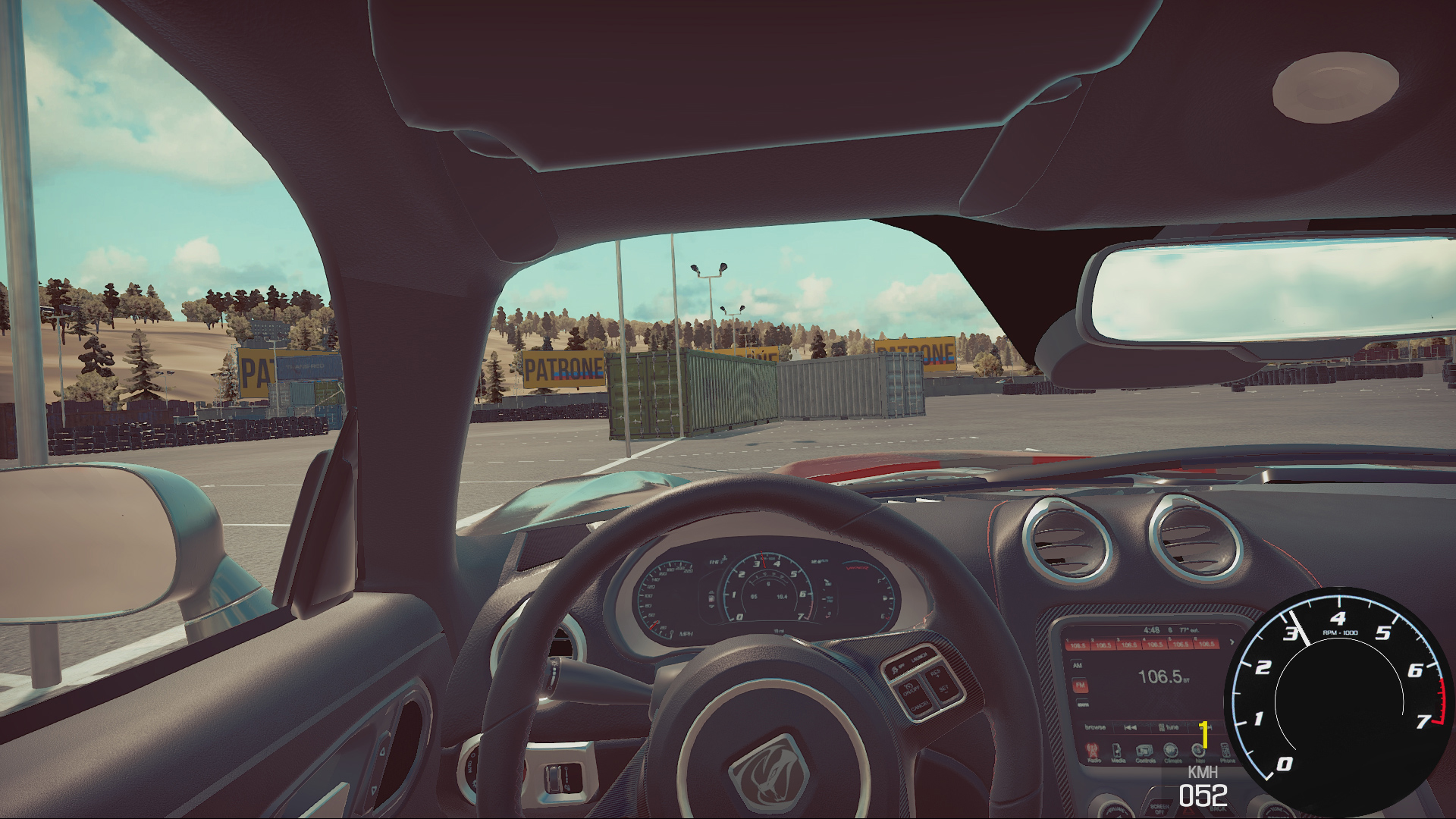Image resolution: width=1456 pixels, height=819 pixels.
Task: Tap the seek-back icon on the radio bar
Action: pyautogui.click(x=1131, y=726)
